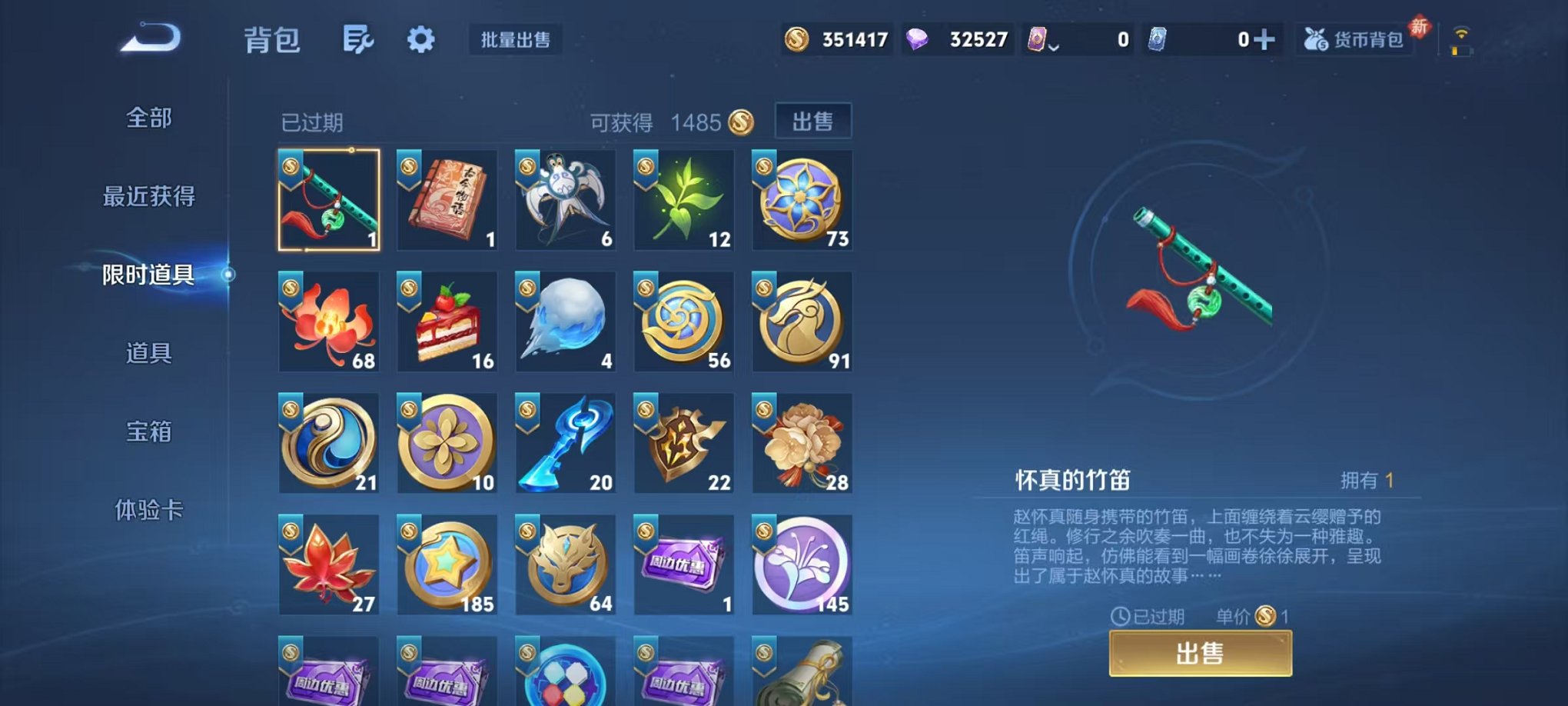Click the 出售 button beside 可获得 1485

point(814,122)
